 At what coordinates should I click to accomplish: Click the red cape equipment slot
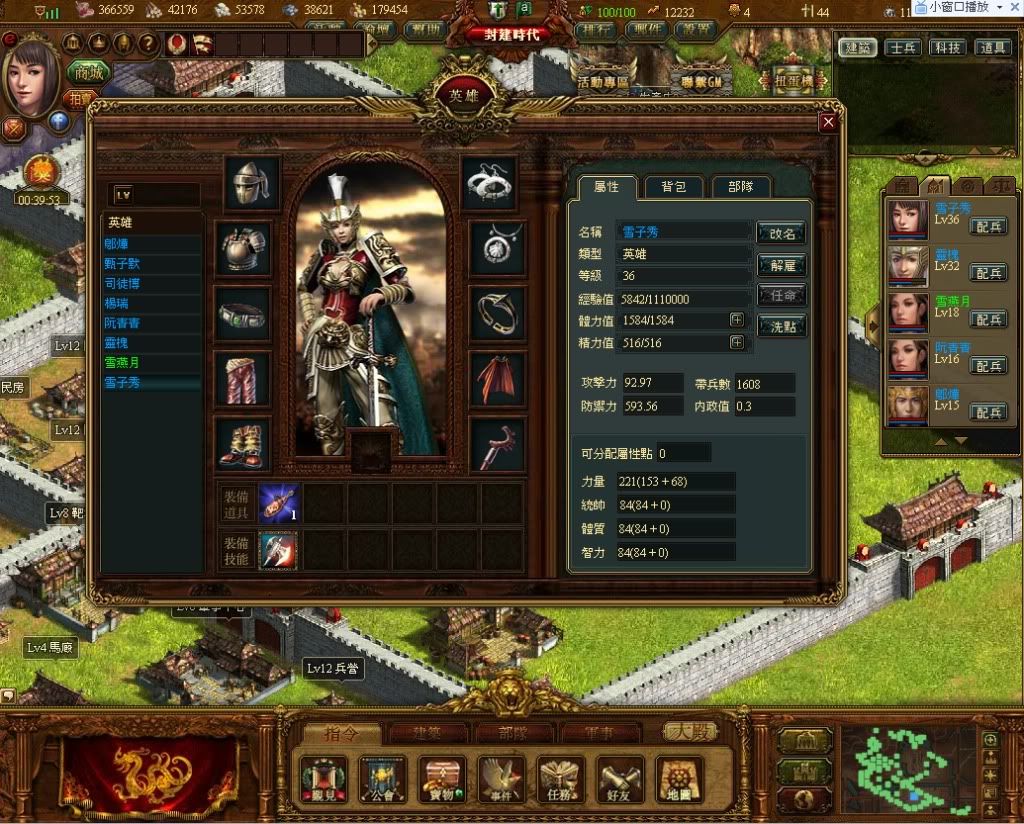[x=497, y=379]
